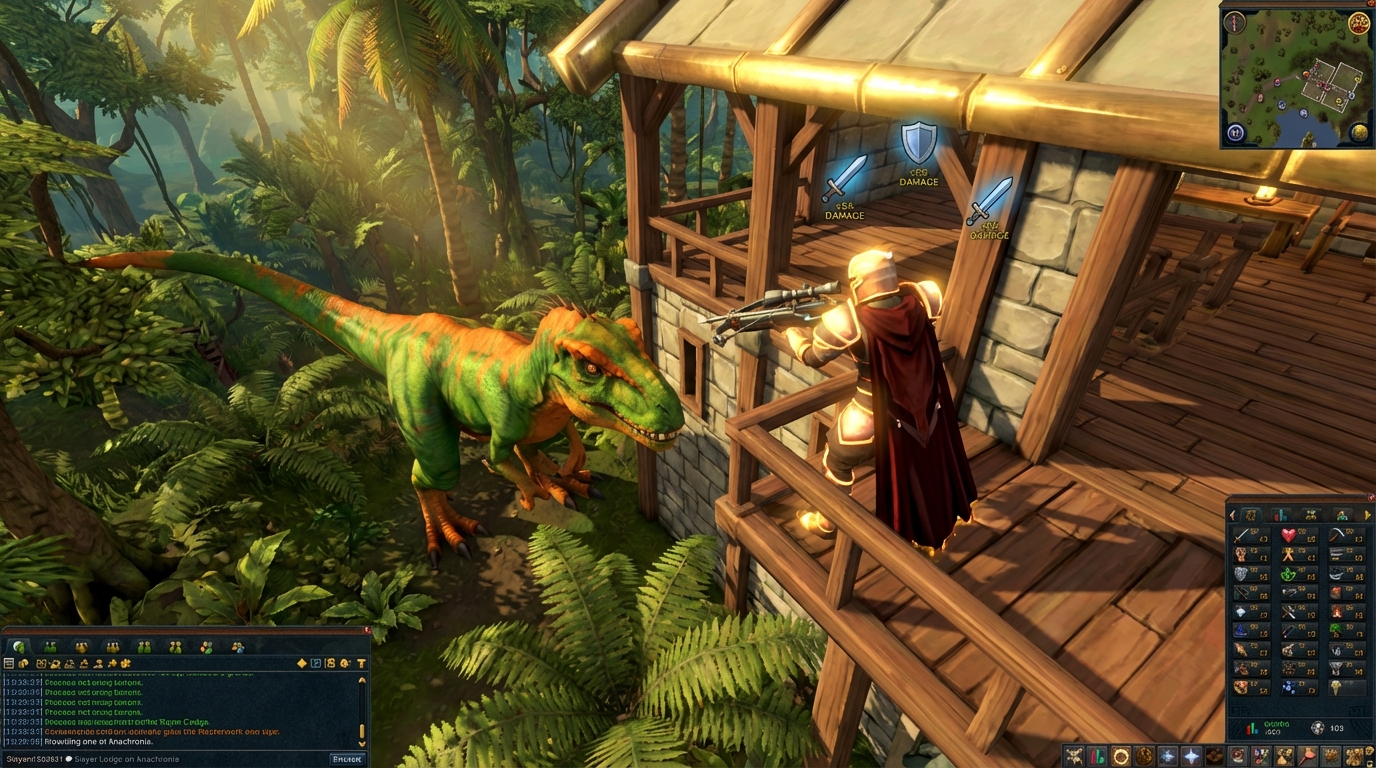The image size is (1376, 768).
Task: Select the leftmost globe chat tab
Action: (18, 646)
